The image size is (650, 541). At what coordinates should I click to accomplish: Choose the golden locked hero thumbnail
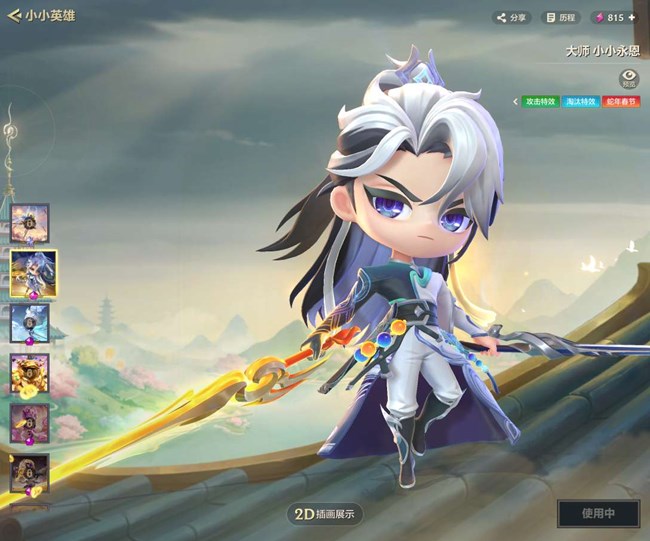pyautogui.click(x=30, y=373)
